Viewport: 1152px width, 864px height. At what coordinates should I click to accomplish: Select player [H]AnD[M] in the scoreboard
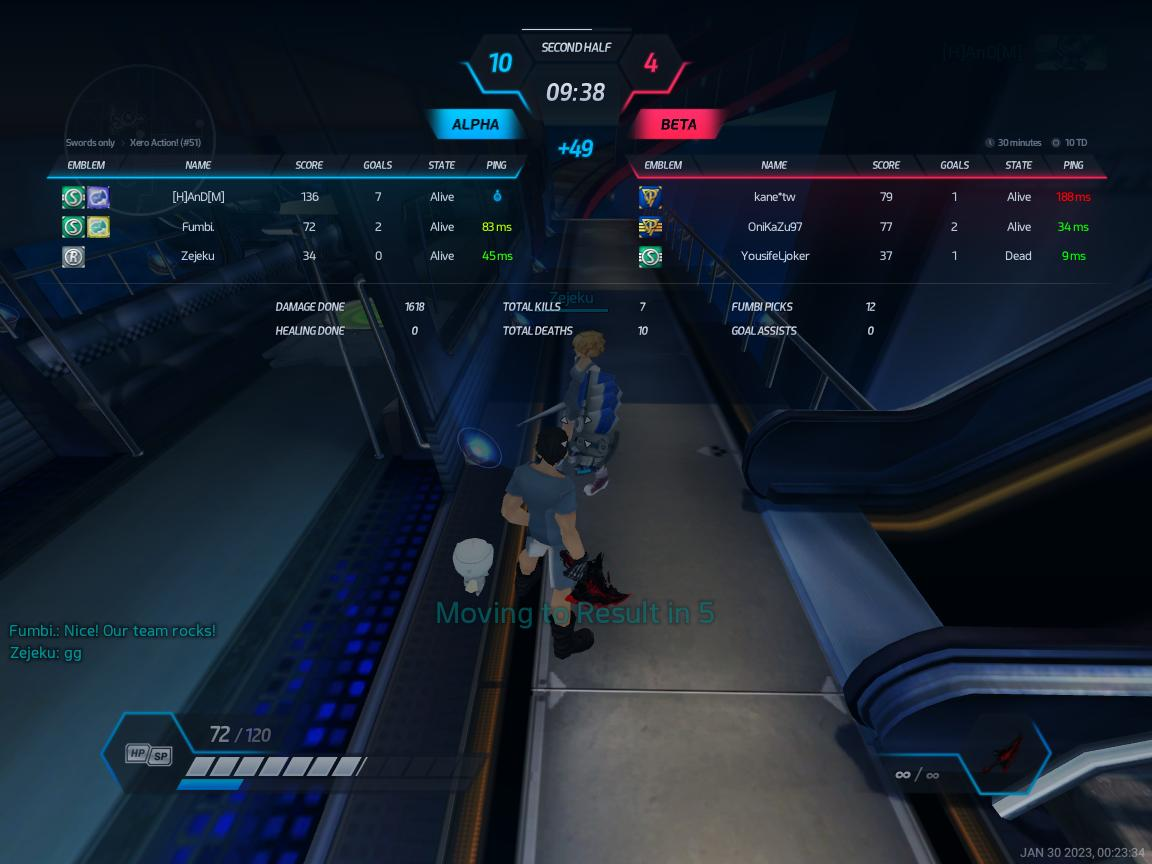198,197
